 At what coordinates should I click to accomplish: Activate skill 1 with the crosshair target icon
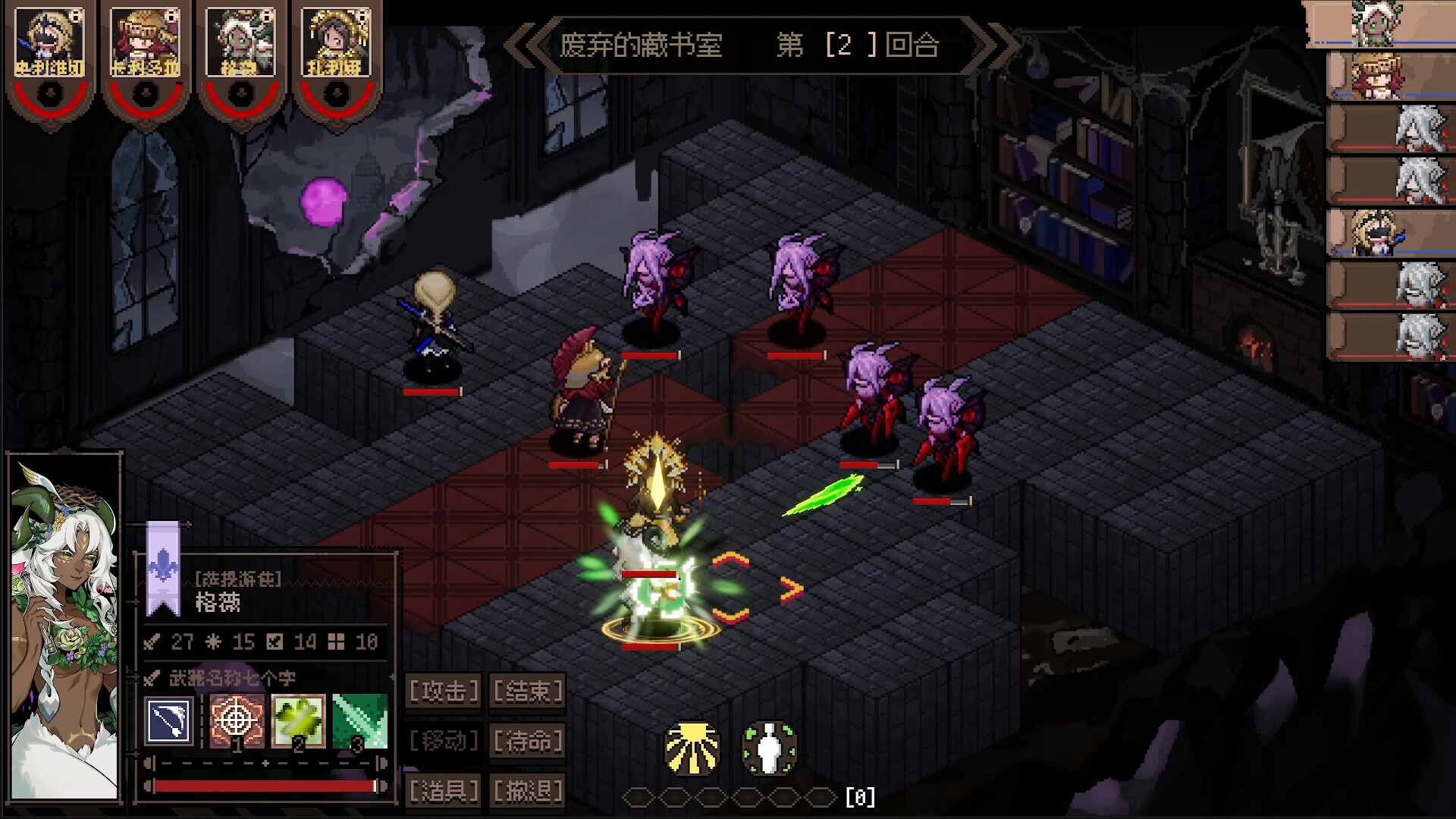[237, 720]
